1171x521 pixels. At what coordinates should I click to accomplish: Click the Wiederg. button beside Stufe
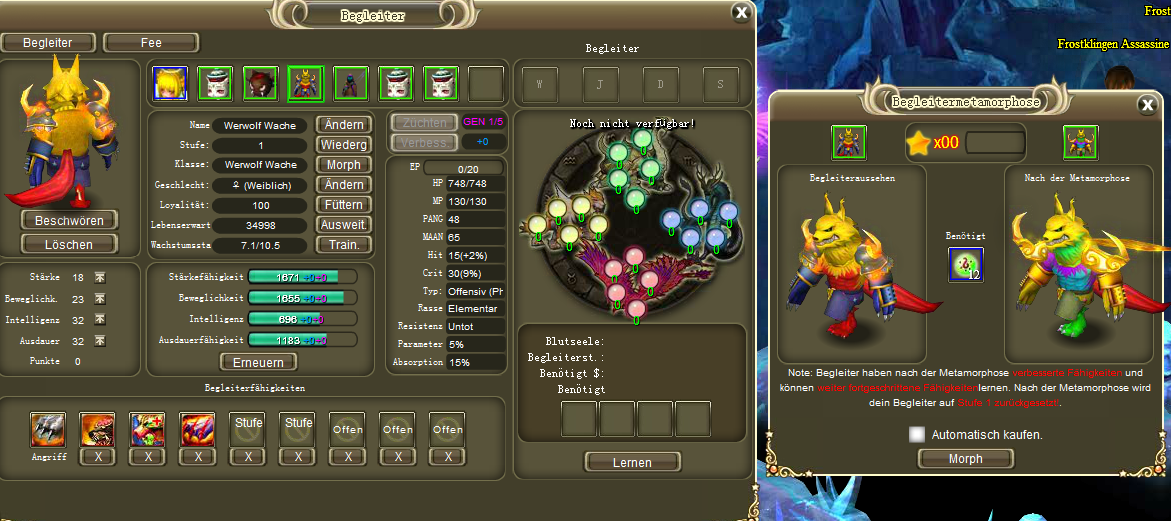[344, 145]
